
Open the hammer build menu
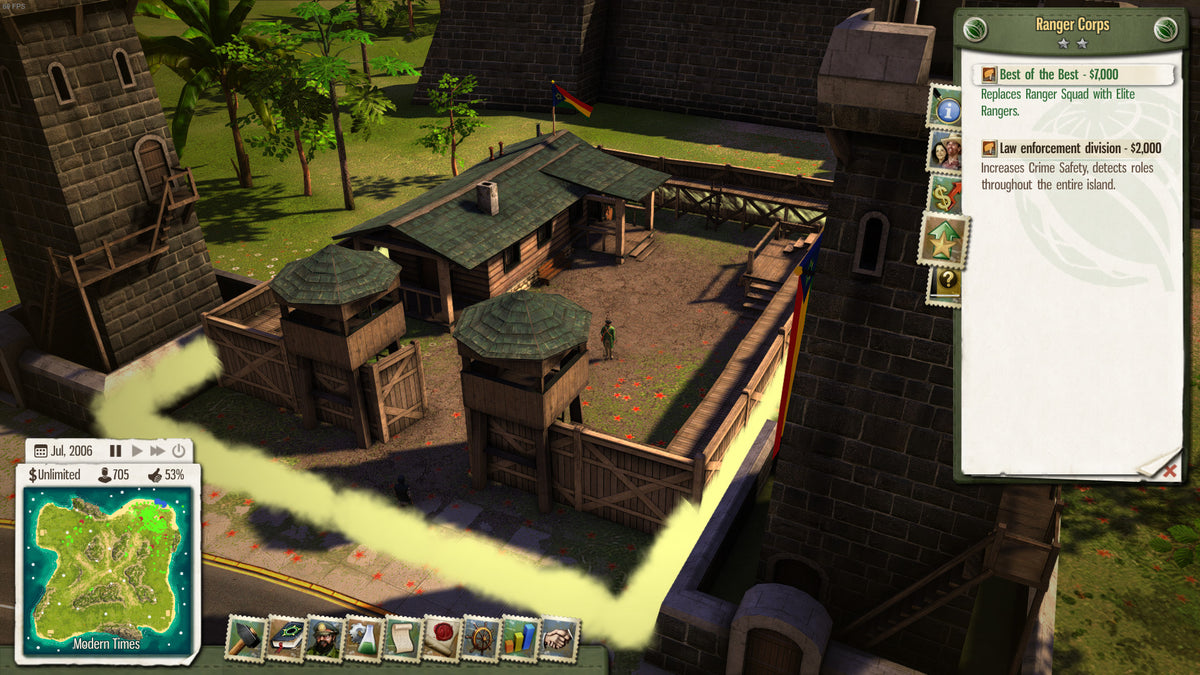point(245,638)
